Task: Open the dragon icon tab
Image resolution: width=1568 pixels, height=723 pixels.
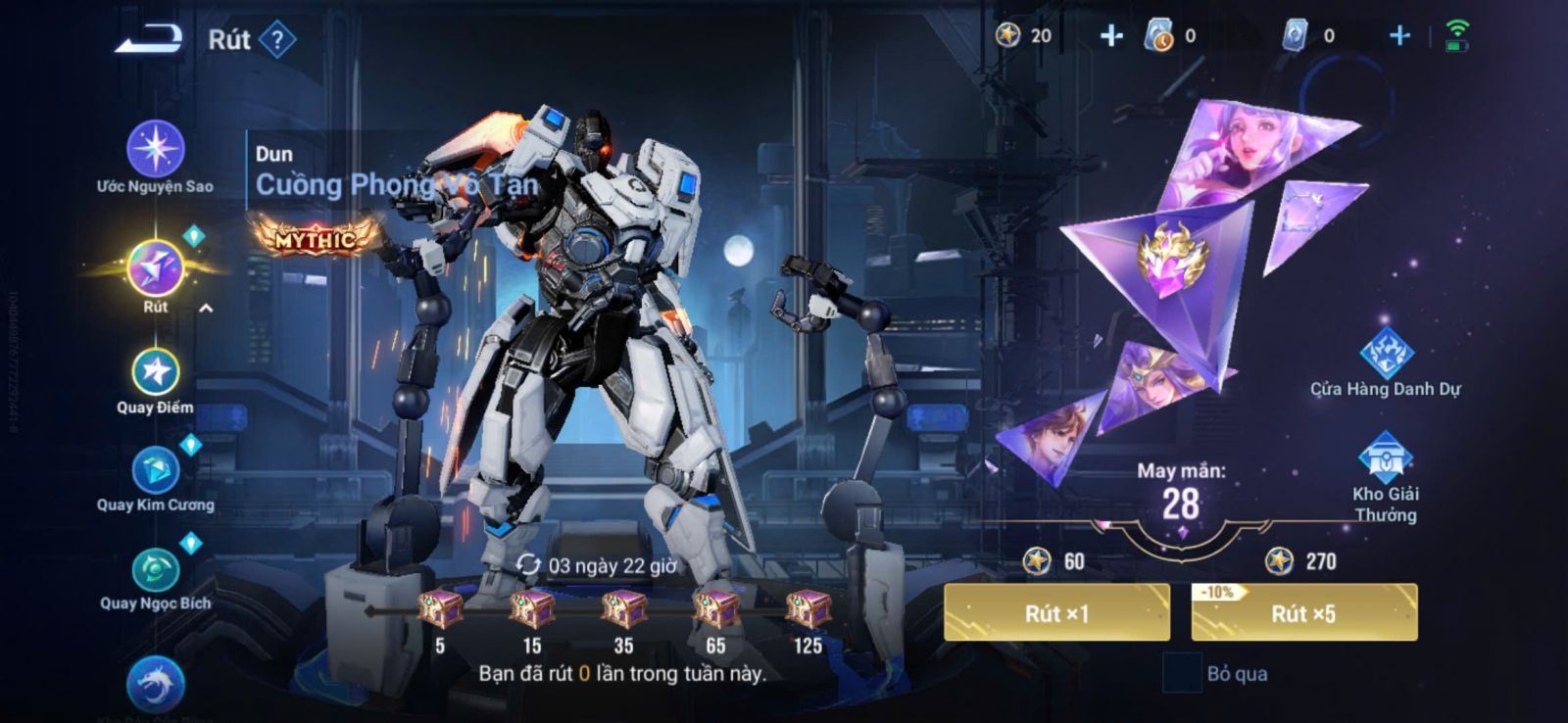Action: [155, 684]
